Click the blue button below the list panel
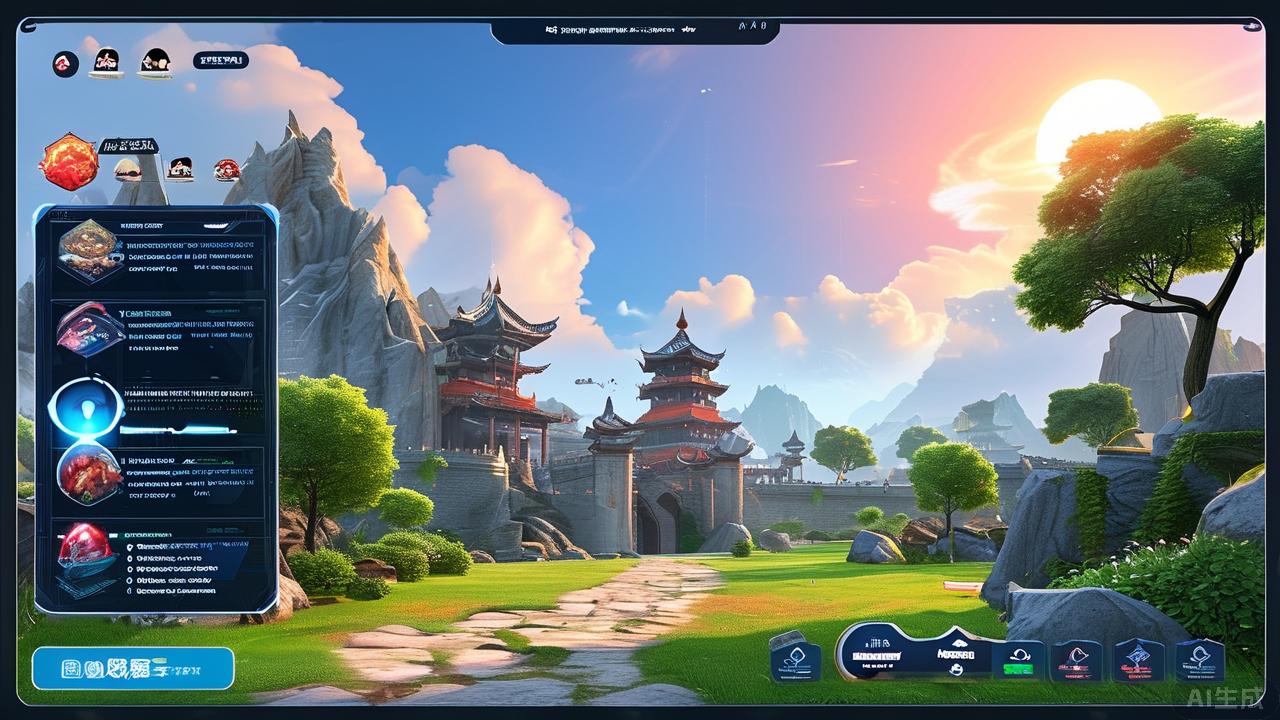Viewport: 1280px width, 720px height. point(133,668)
